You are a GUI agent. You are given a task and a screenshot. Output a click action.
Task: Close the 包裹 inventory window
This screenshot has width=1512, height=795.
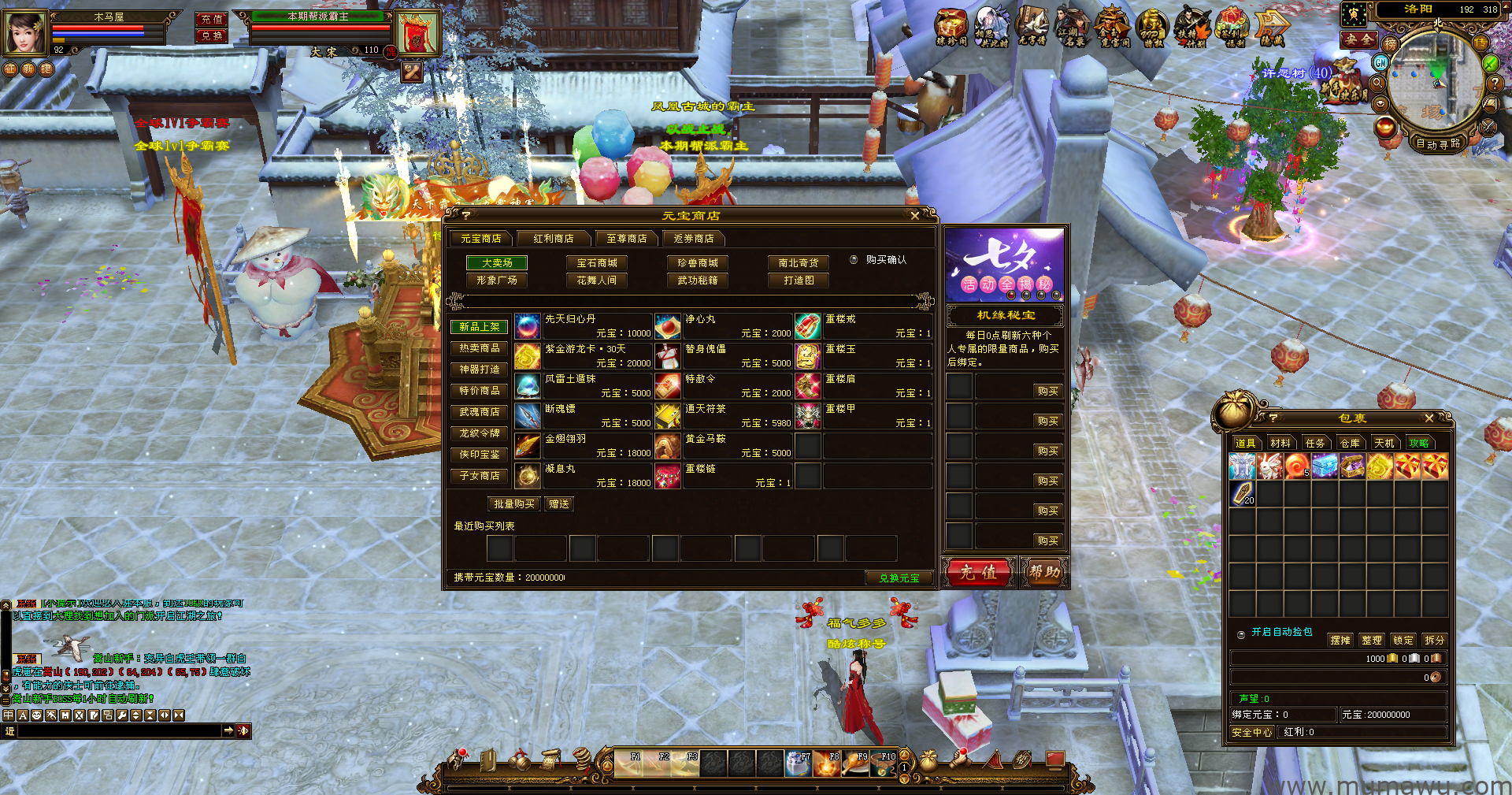point(1429,418)
